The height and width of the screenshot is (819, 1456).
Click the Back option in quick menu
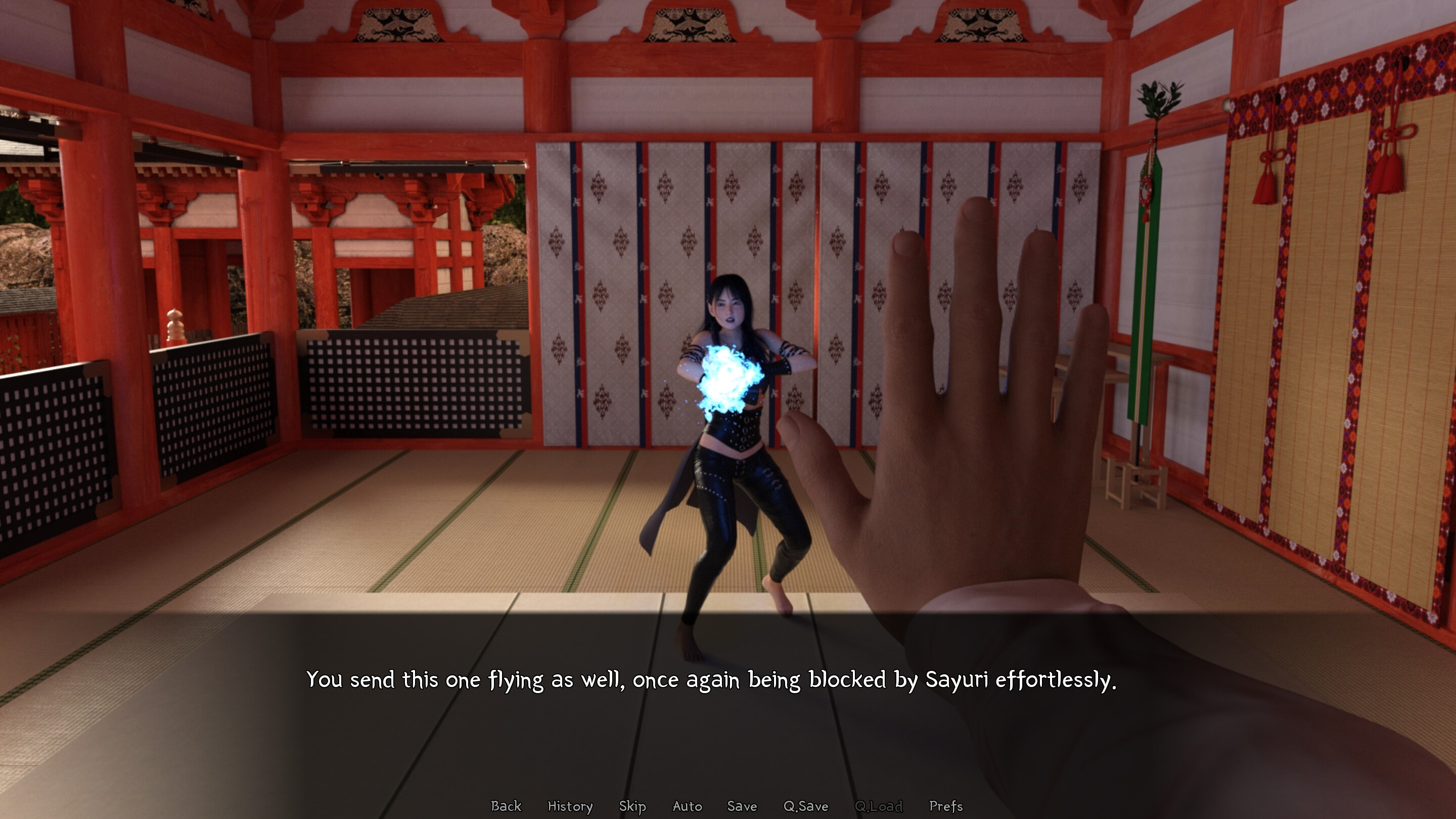pos(506,806)
